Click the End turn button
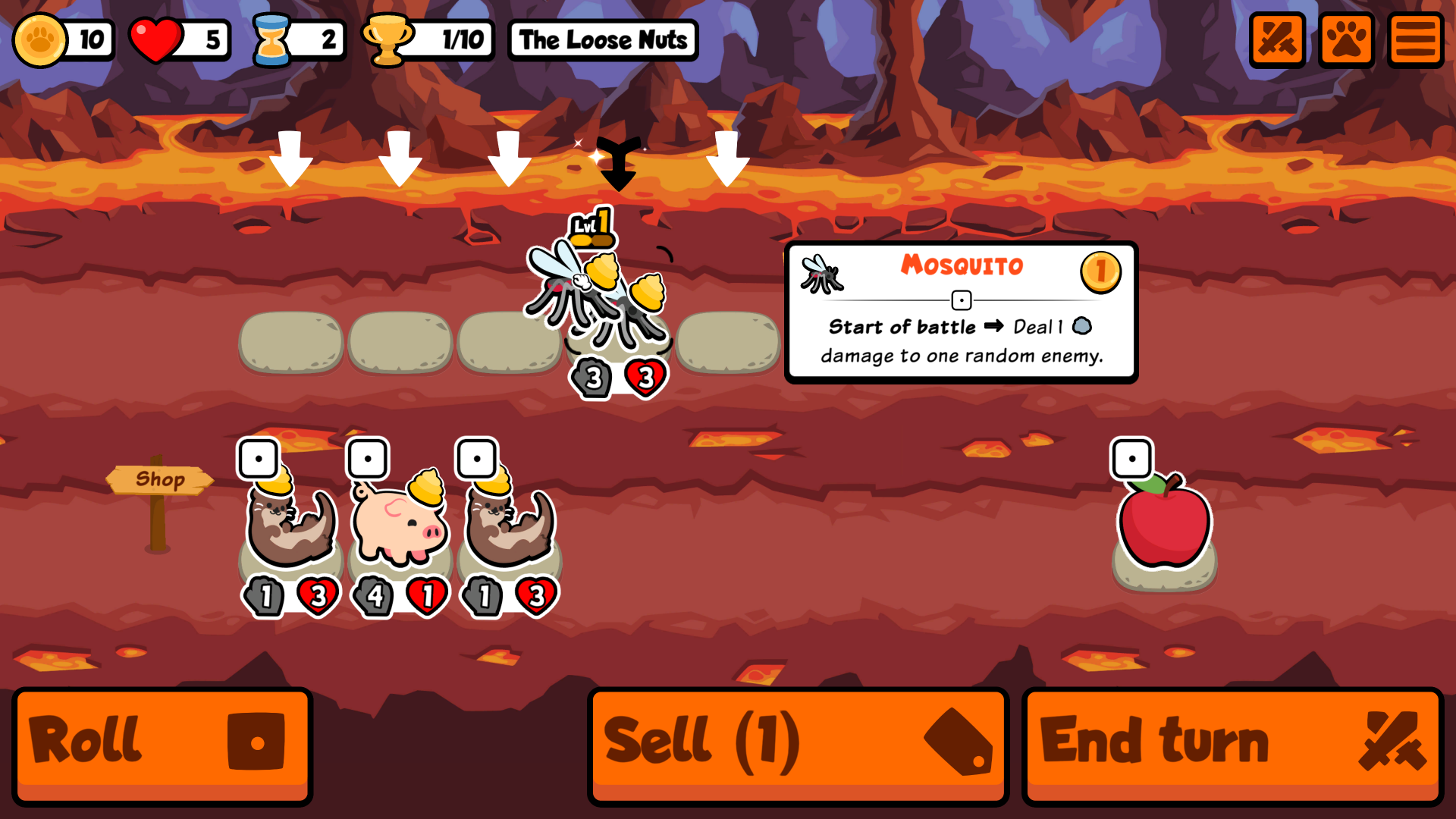This screenshot has width=1456, height=819. click(x=1231, y=742)
